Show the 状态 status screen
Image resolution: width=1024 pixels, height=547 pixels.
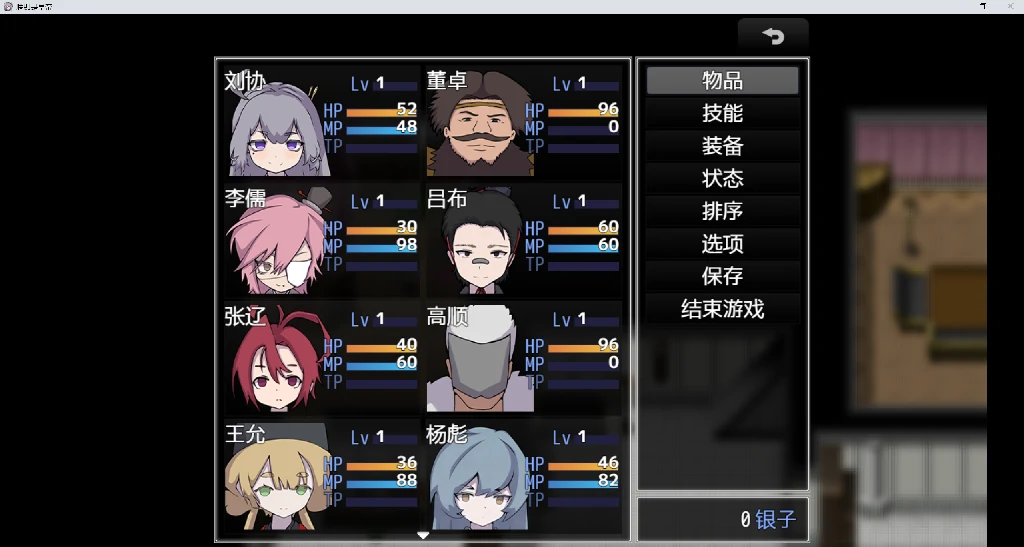pos(722,179)
